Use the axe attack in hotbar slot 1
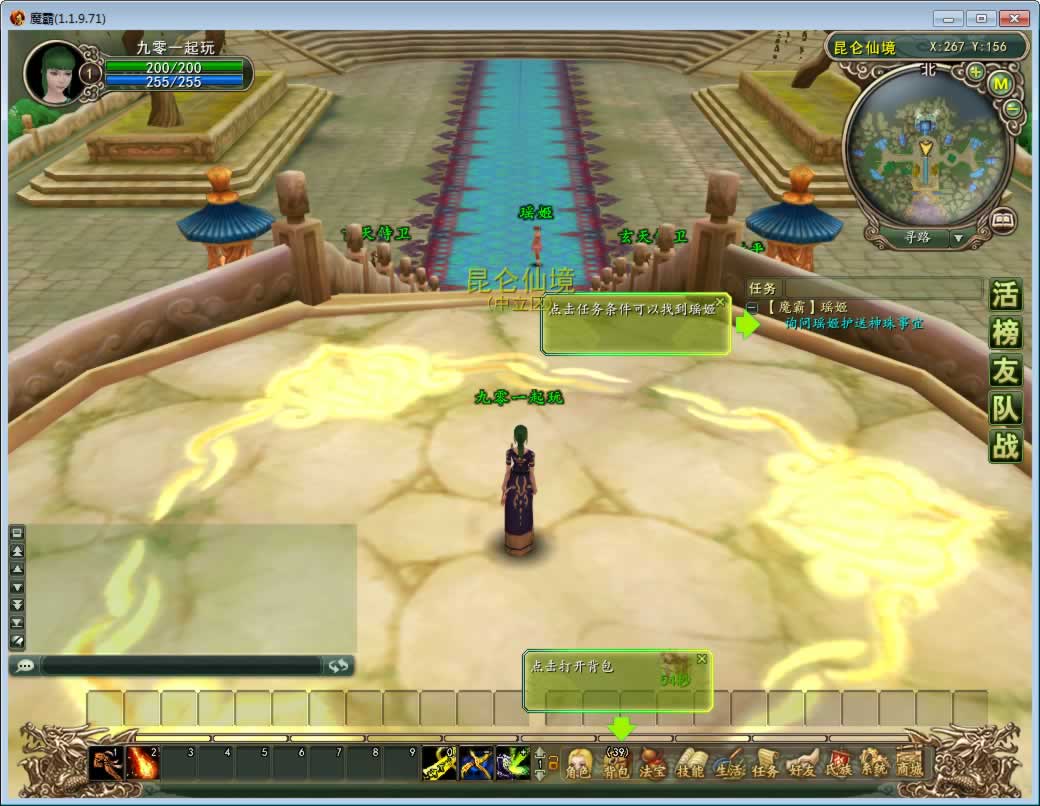Image resolution: width=1040 pixels, height=806 pixels. [x=104, y=763]
